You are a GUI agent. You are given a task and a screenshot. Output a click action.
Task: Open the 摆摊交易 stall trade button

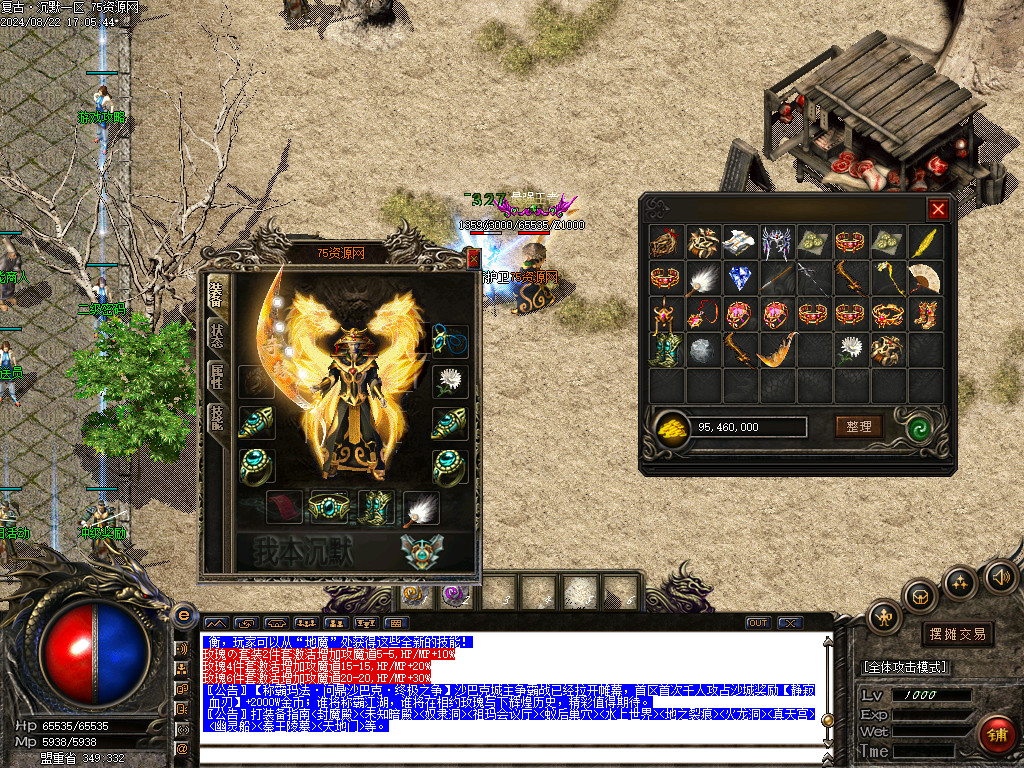[957, 634]
